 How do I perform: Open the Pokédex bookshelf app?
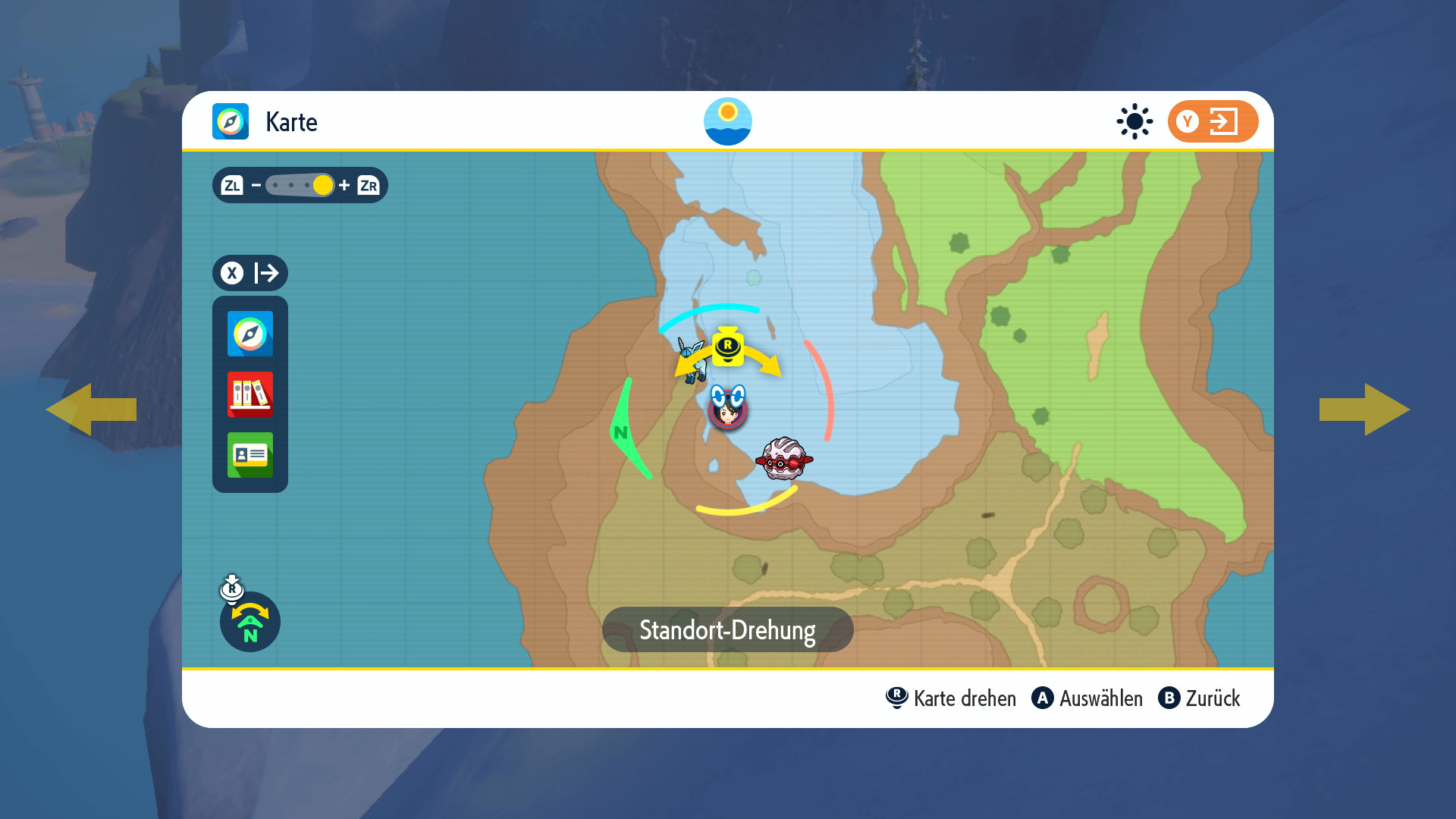pyautogui.click(x=249, y=394)
